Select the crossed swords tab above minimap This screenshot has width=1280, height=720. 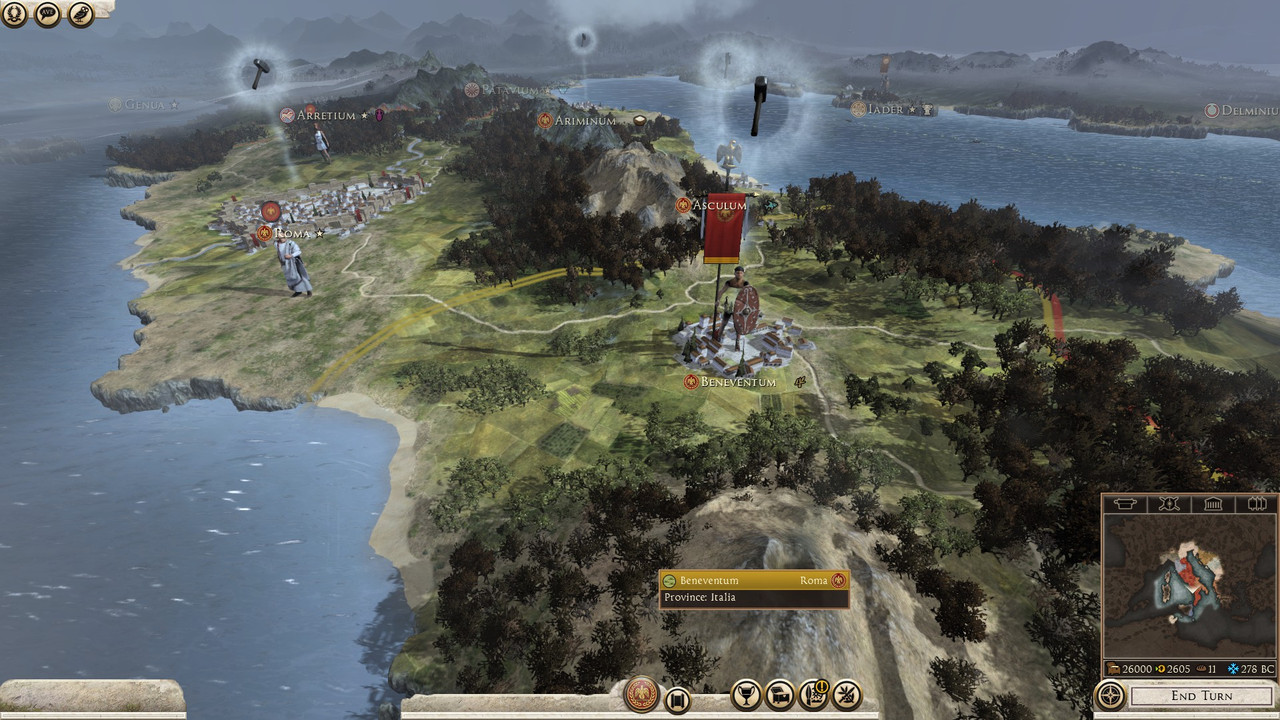click(x=1168, y=504)
